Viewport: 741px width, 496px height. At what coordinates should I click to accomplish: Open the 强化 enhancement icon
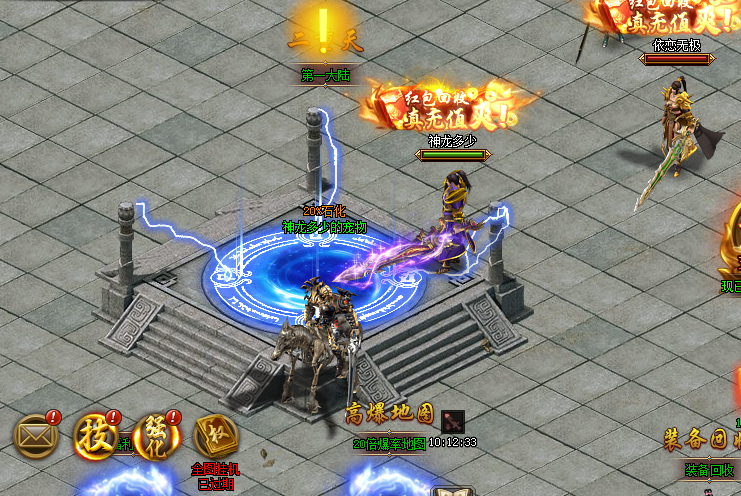pyautogui.click(x=156, y=436)
